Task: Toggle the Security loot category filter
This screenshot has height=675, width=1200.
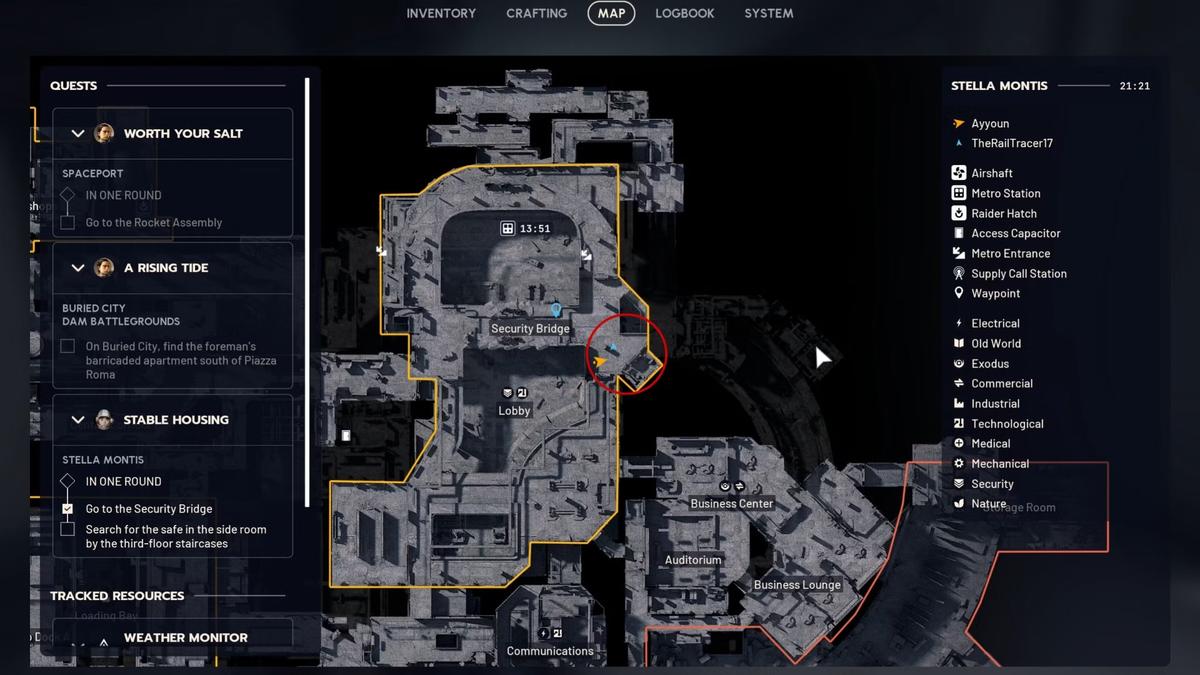Action: coord(992,484)
